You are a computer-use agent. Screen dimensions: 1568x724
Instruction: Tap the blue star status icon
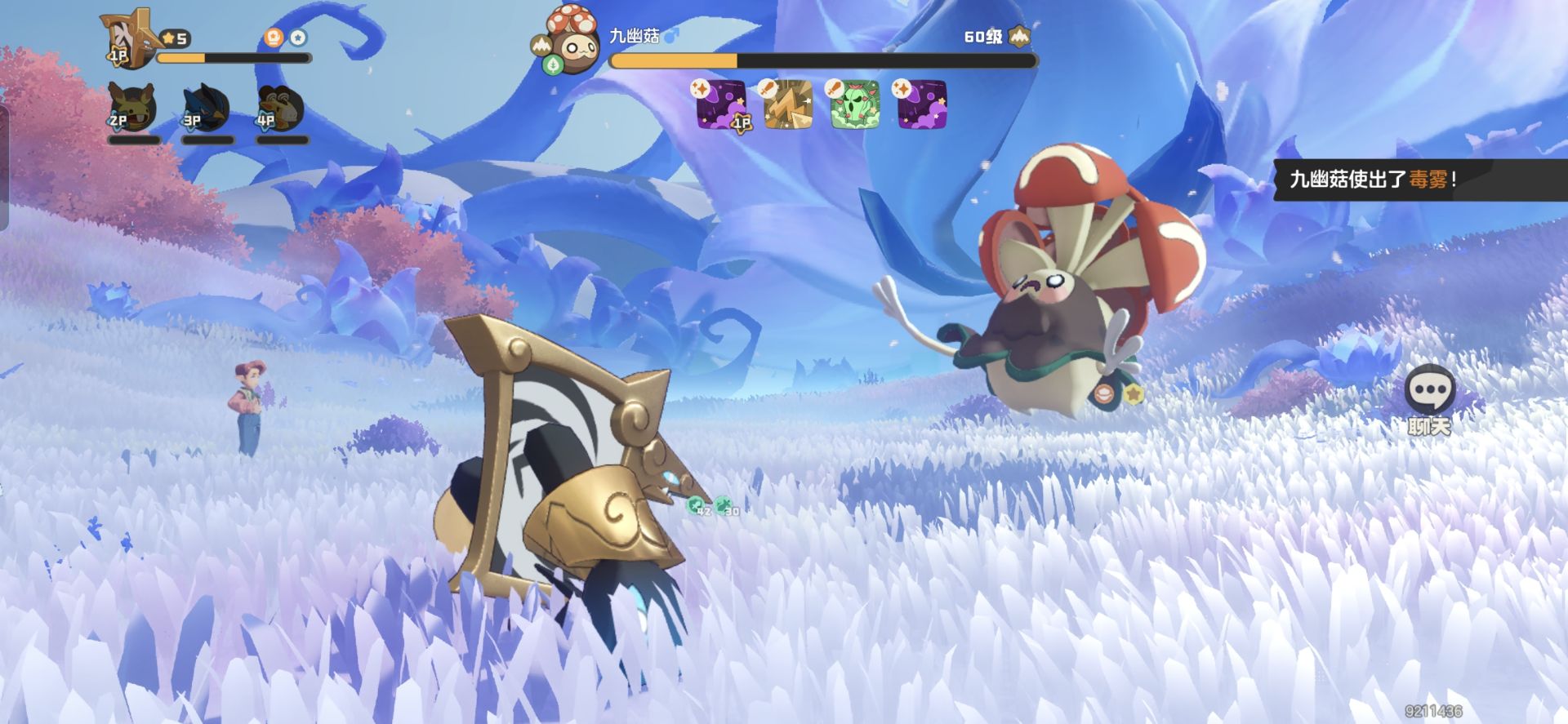coord(298,38)
